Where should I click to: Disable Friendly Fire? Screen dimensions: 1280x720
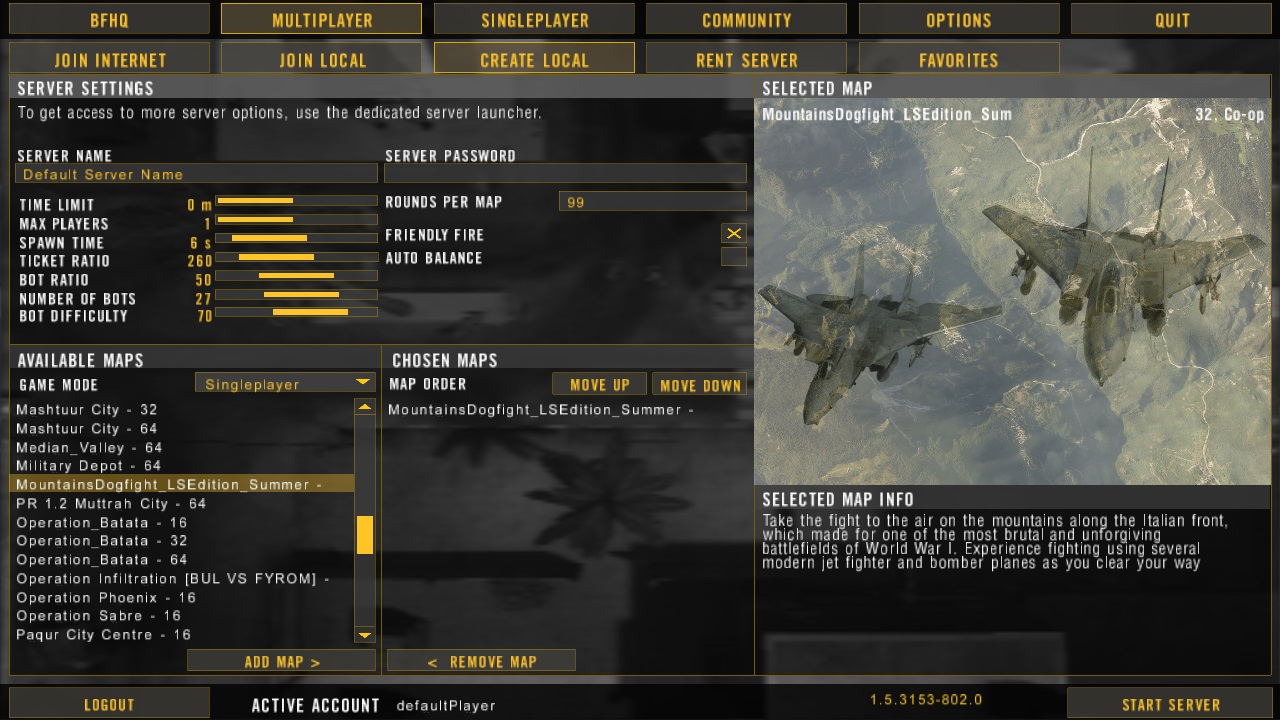[x=734, y=233]
